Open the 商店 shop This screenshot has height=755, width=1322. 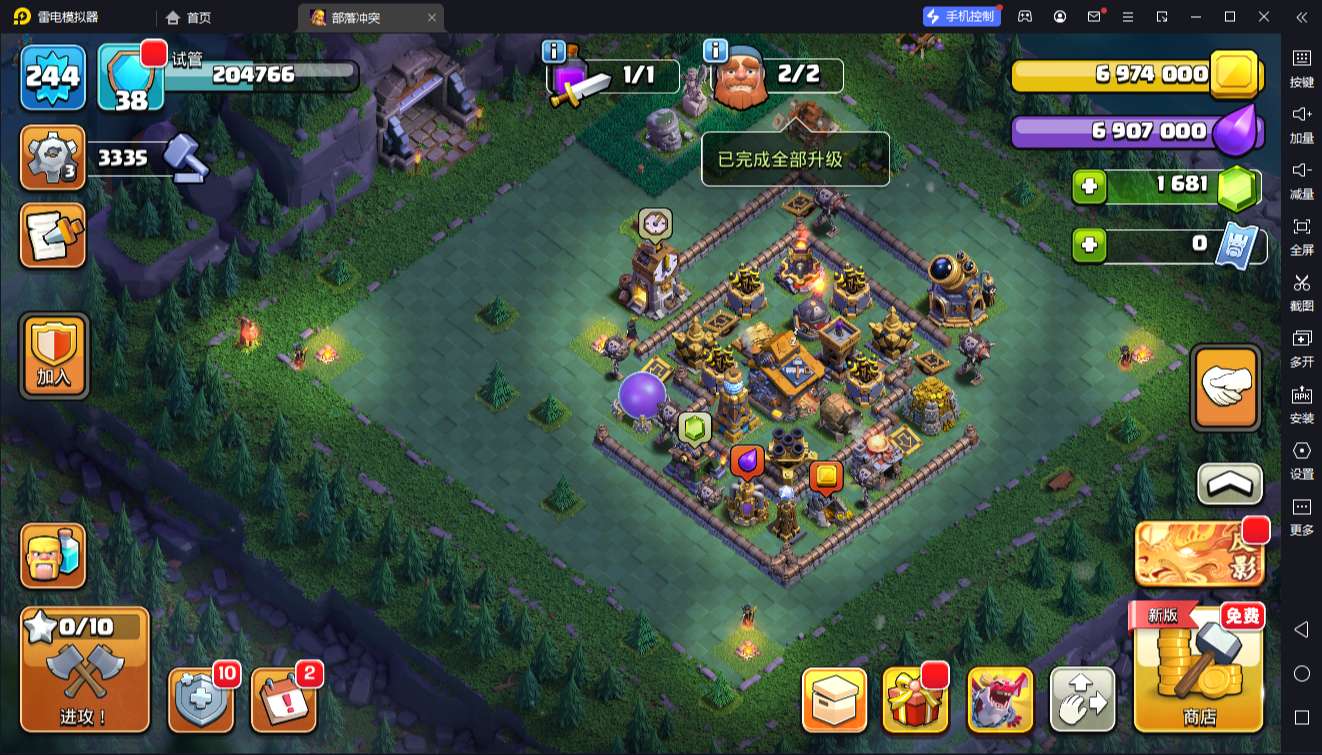coord(1198,669)
